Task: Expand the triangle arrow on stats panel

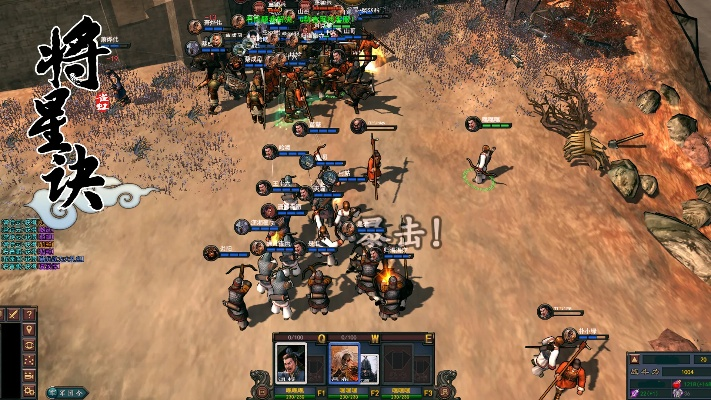Action: coord(634,359)
